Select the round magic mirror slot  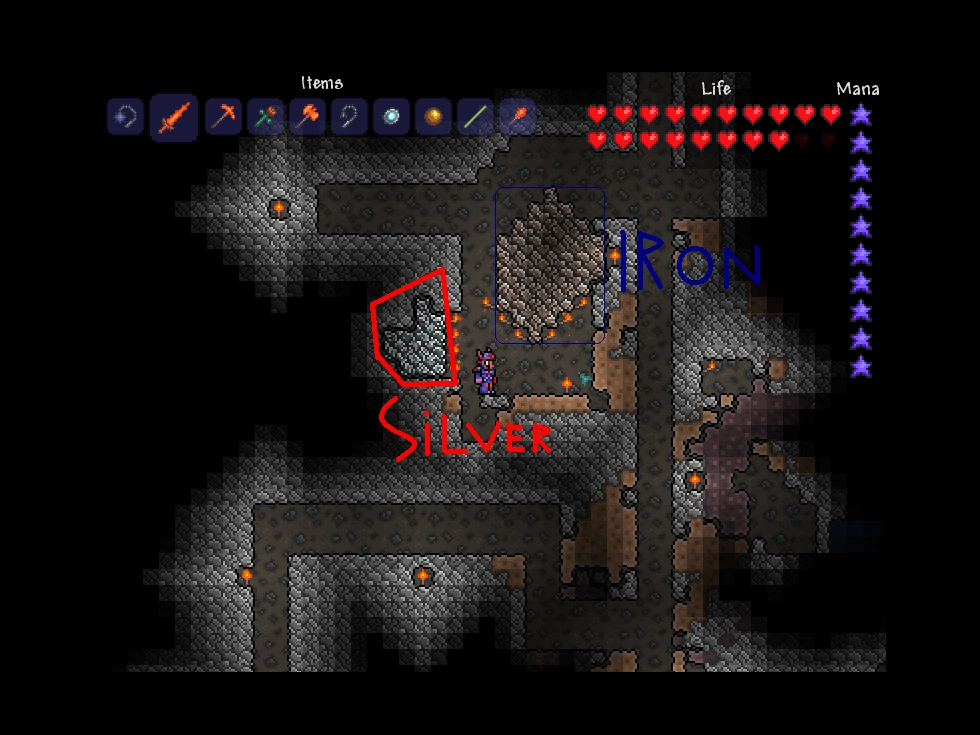point(390,117)
